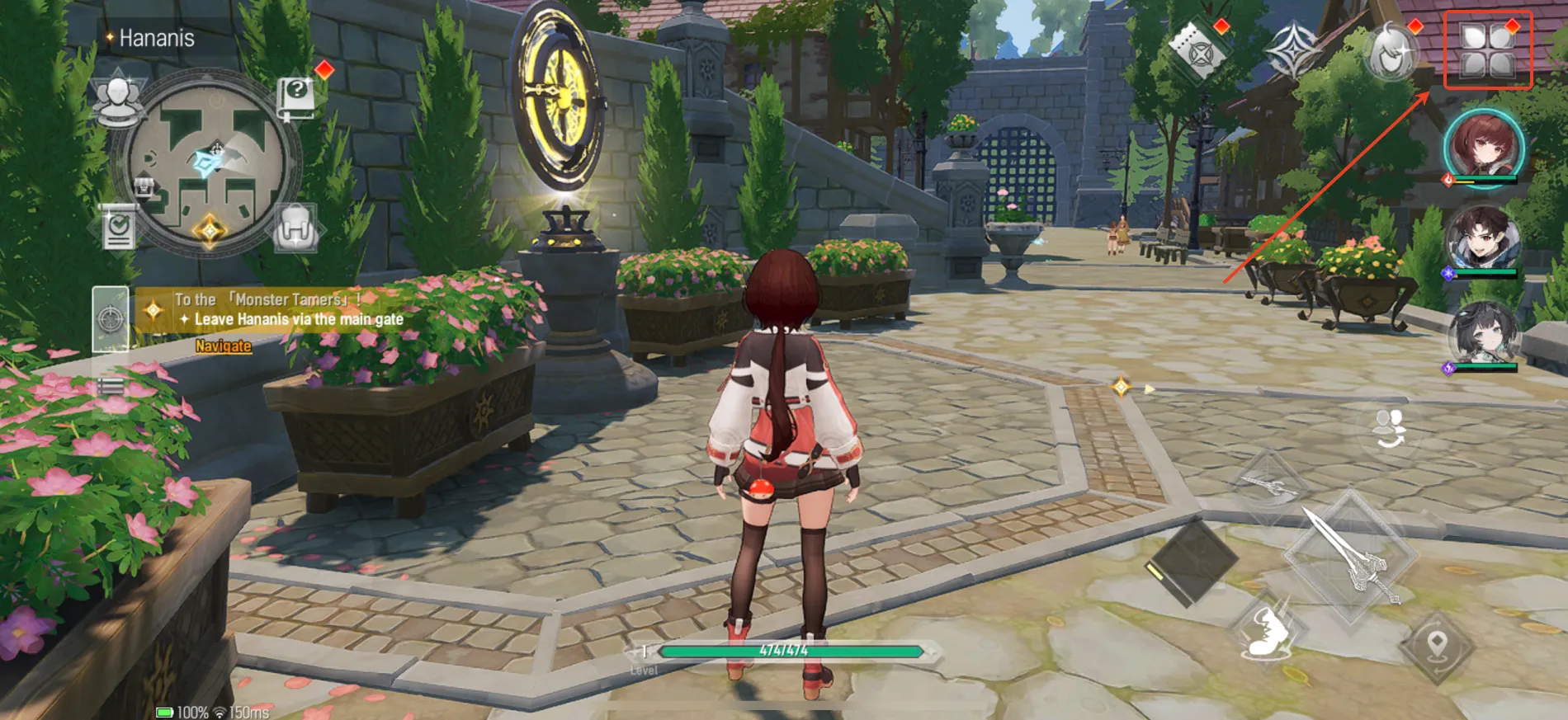Switch to the brown-haired male party member
Screen dimensions: 1568x720
pyautogui.click(x=1483, y=239)
